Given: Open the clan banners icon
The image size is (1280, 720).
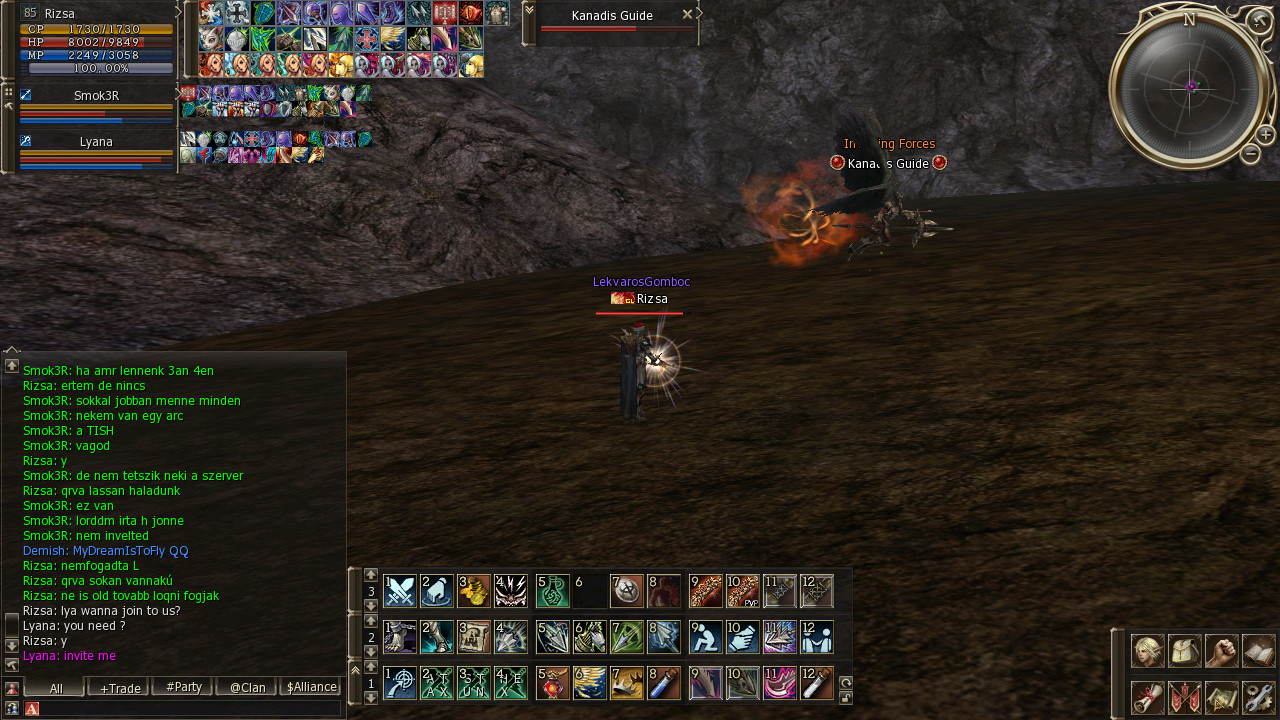Looking at the screenshot, I should [x=1184, y=697].
